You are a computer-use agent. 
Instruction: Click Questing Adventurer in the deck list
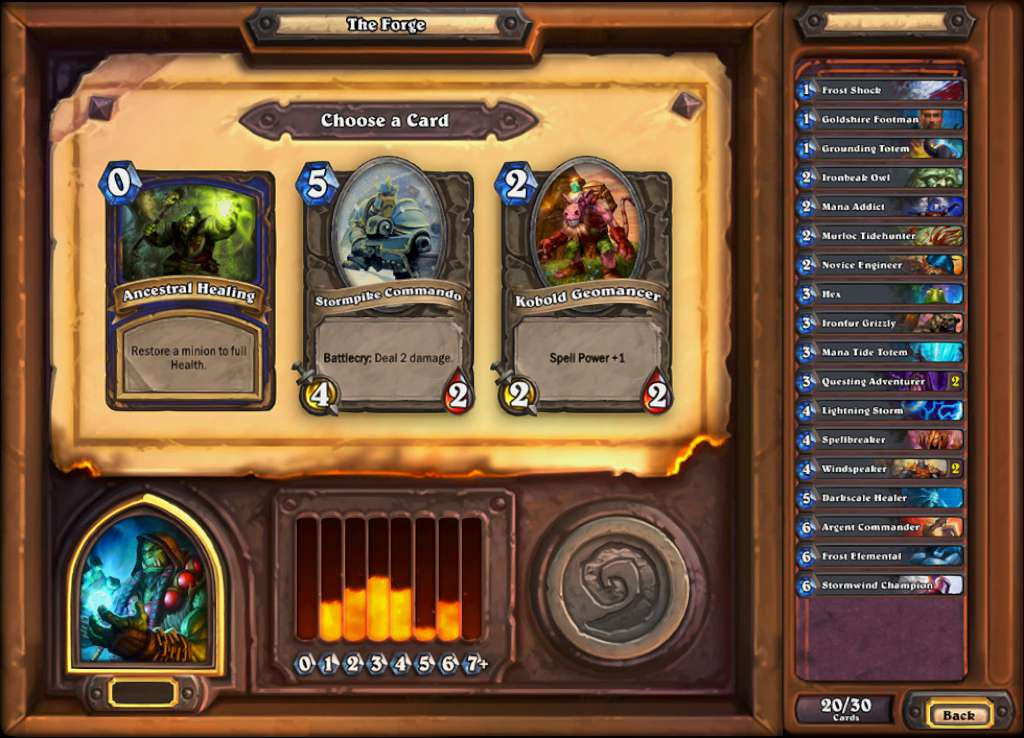coord(880,381)
